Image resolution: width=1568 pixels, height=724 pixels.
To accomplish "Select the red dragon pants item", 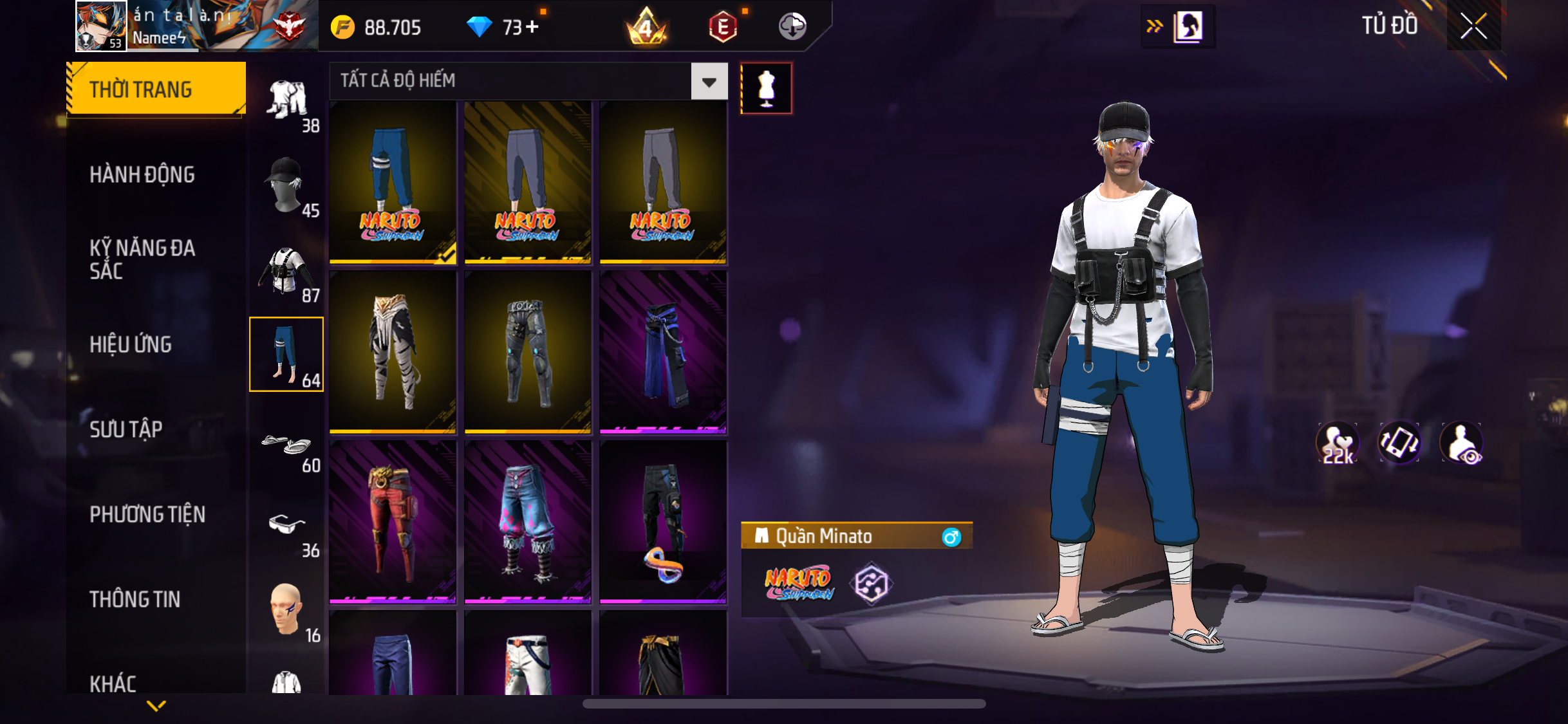I will [x=393, y=522].
